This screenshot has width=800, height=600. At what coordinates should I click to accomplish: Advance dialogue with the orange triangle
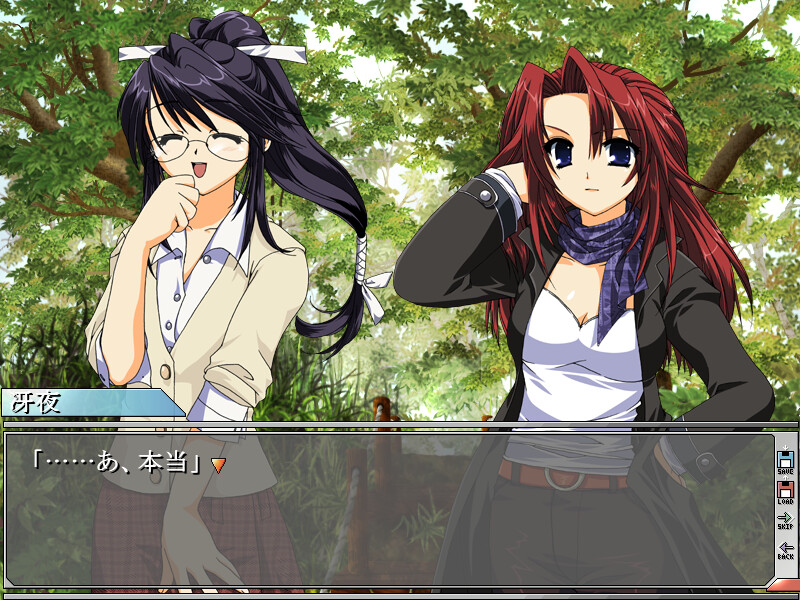coord(218,465)
